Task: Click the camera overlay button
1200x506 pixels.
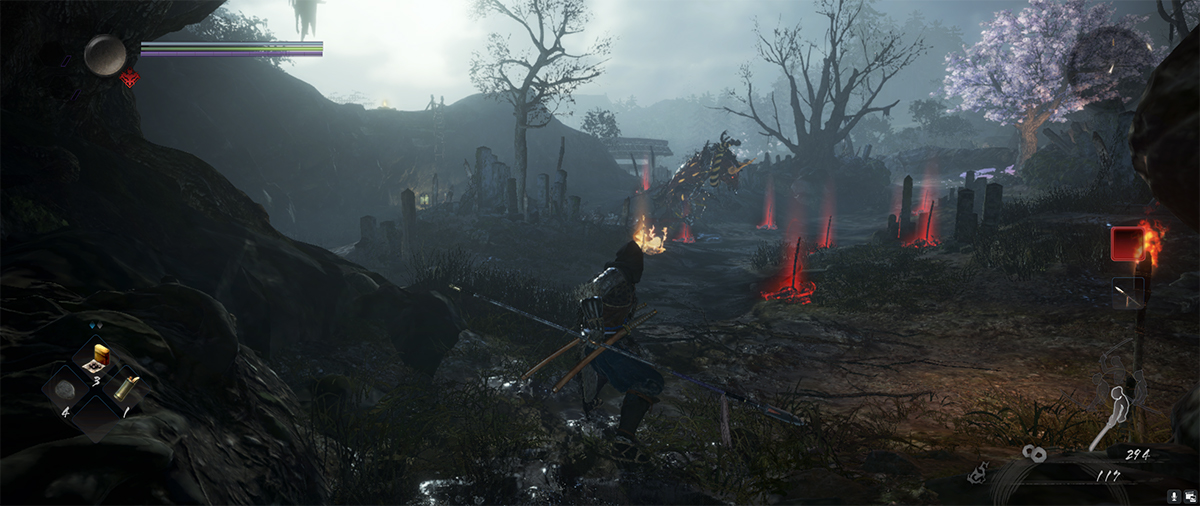Action: 1189,495
